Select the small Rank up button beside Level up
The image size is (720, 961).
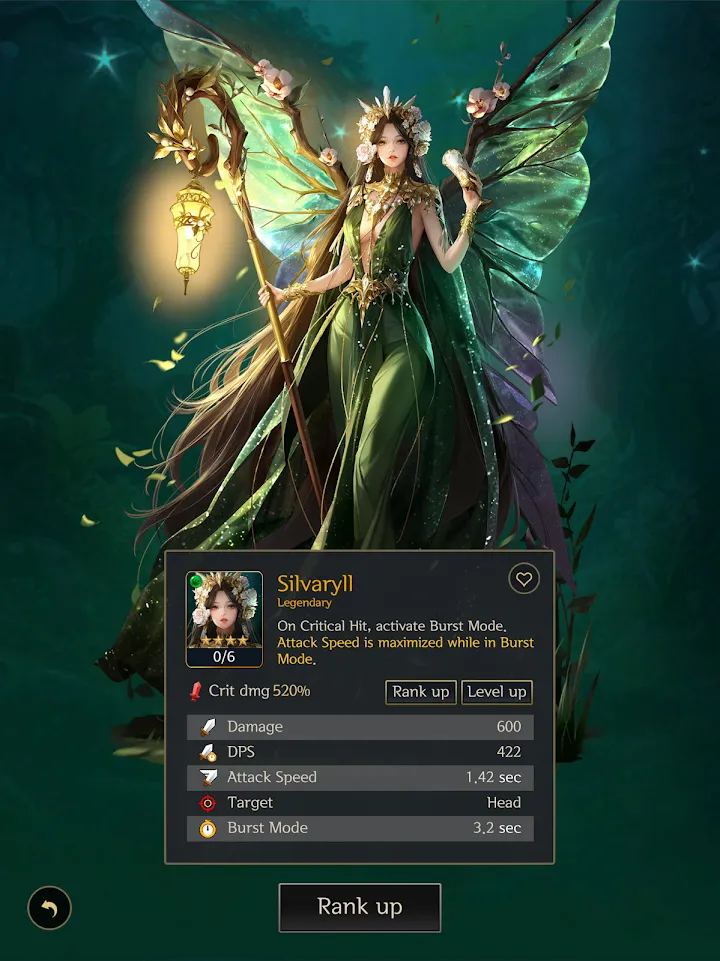pyautogui.click(x=421, y=692)
